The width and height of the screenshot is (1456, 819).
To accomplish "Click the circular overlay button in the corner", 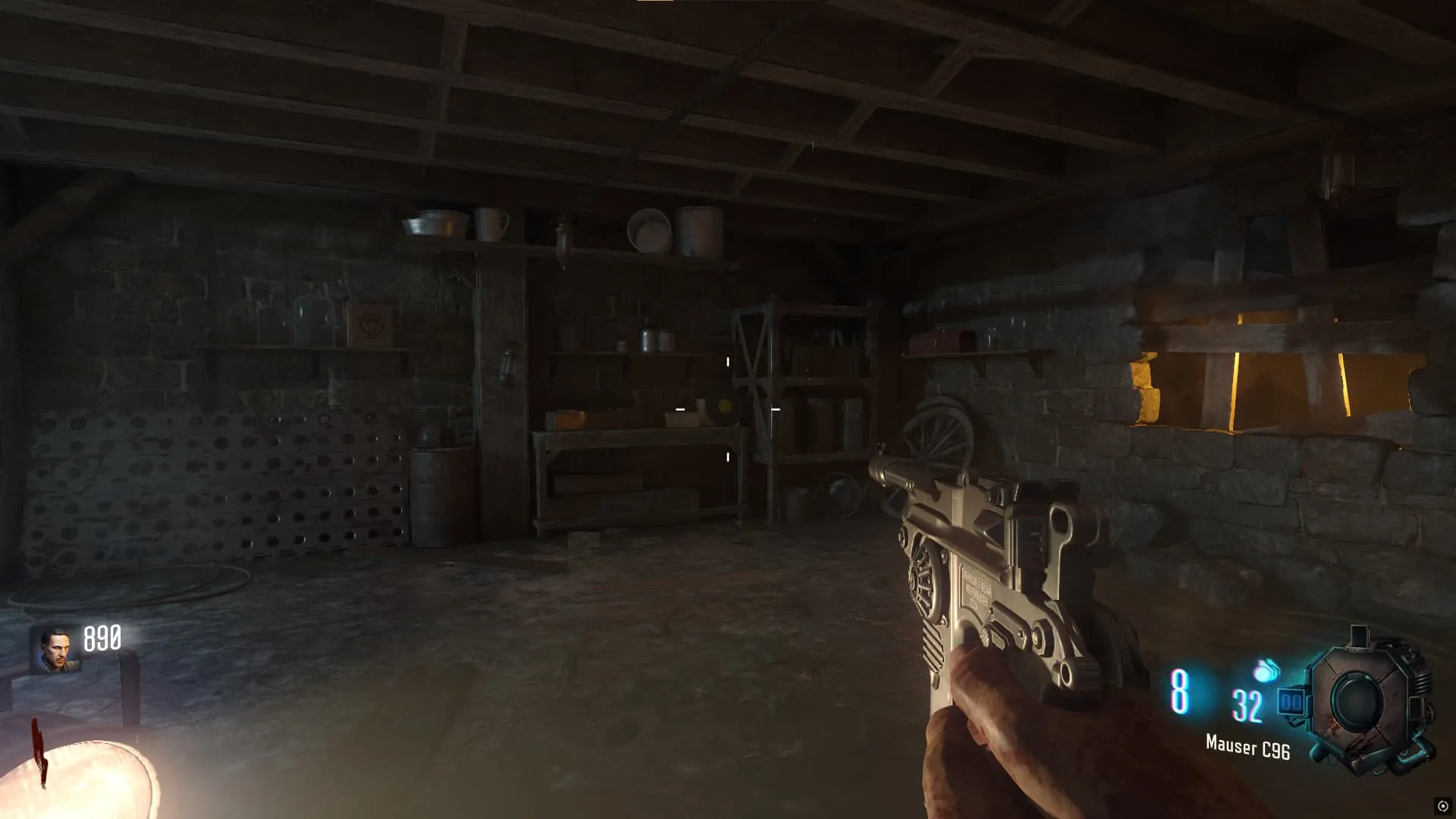I will coord(1442,805).
